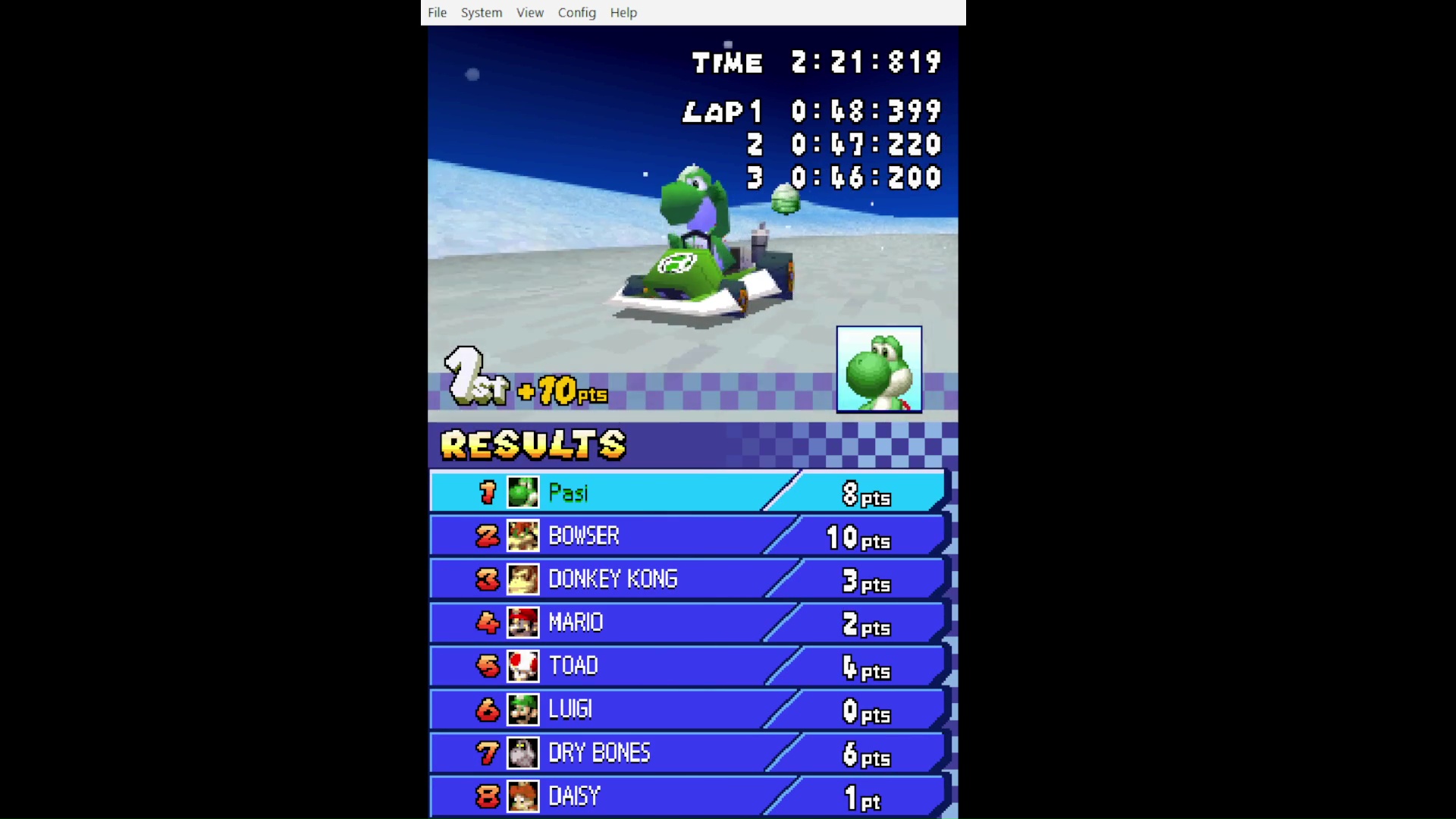Click the Mario result row

(x=687, y=623)
